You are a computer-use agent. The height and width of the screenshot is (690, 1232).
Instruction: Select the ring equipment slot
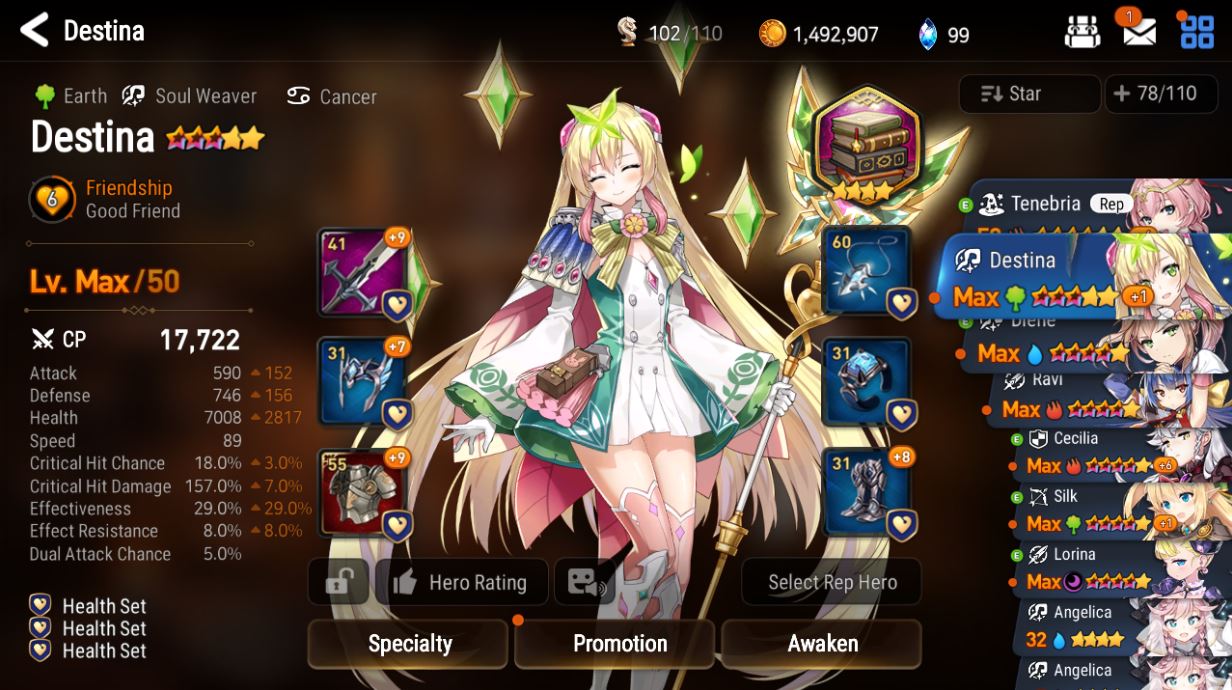(x=864, y=382)
